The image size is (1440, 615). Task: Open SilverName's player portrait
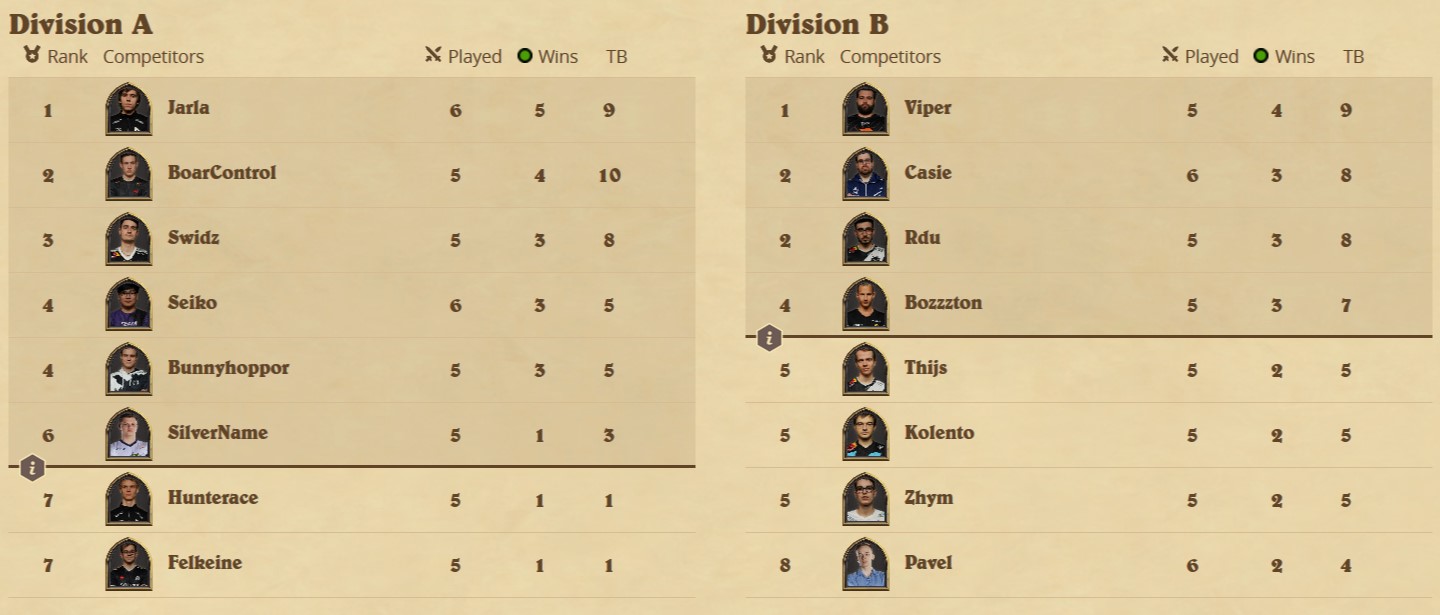point(128,434)
